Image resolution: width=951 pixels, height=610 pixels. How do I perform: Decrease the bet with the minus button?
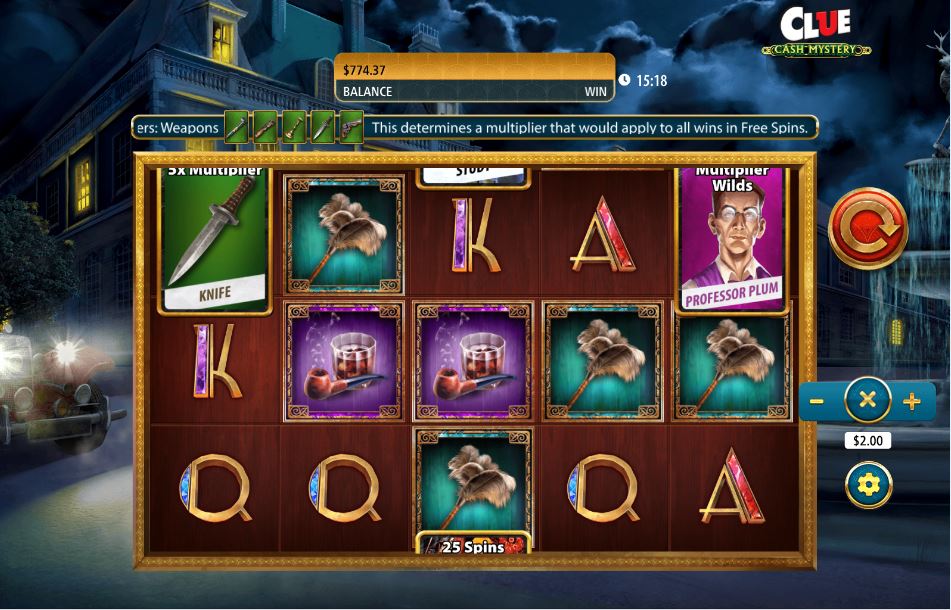click(817, 402)
